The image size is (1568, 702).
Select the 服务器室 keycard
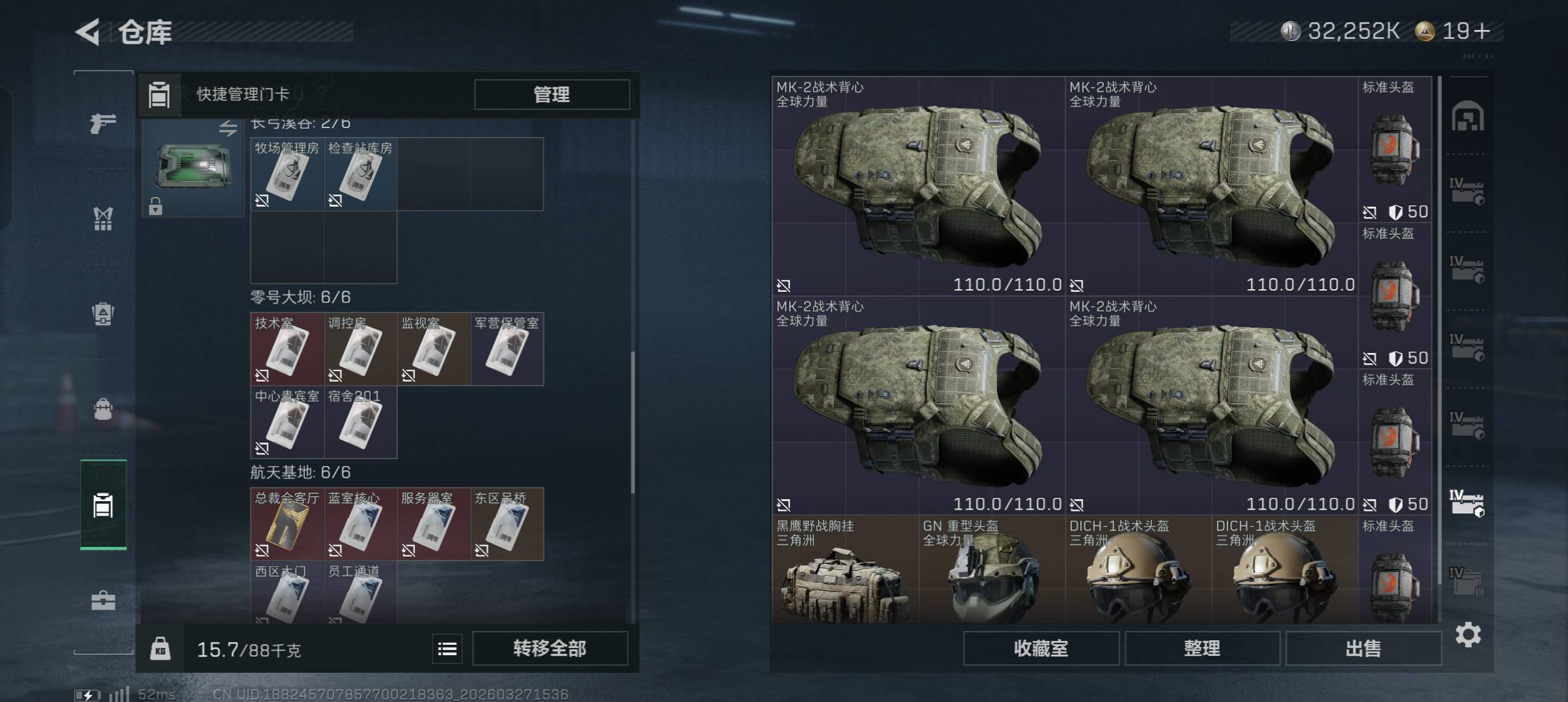click(x=433, y=524)
